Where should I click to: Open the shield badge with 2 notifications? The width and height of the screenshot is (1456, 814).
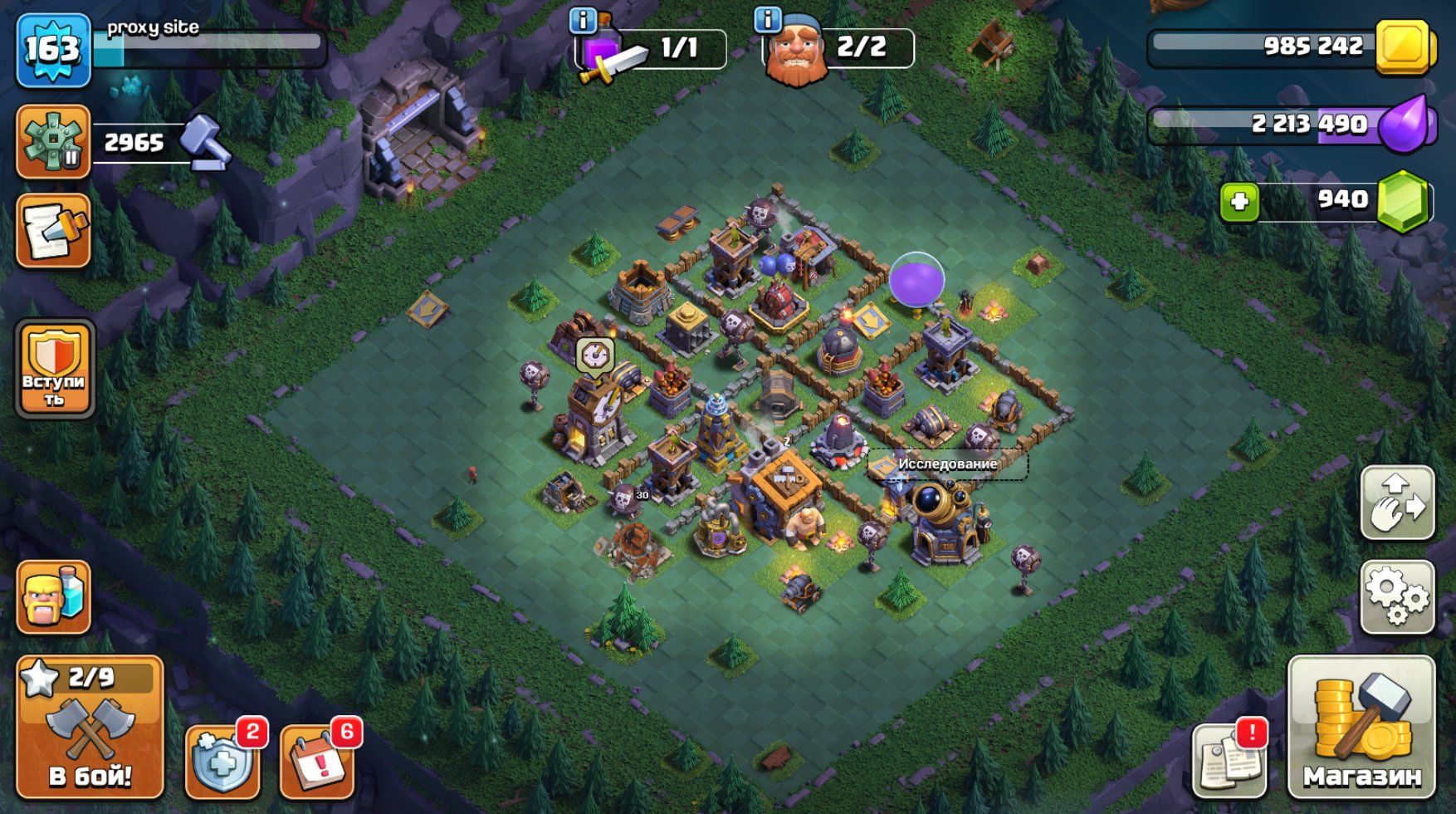click(x=222, y=761)
